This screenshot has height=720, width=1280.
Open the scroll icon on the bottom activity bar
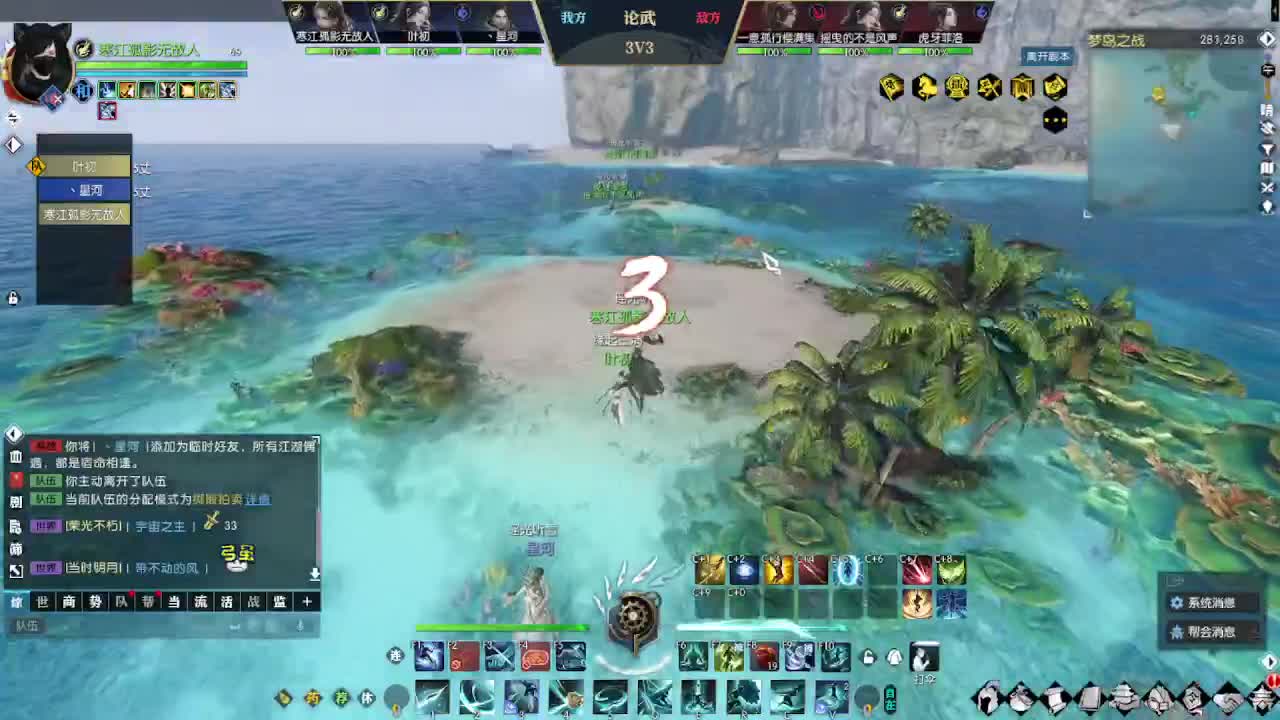tap(1054, 696)
